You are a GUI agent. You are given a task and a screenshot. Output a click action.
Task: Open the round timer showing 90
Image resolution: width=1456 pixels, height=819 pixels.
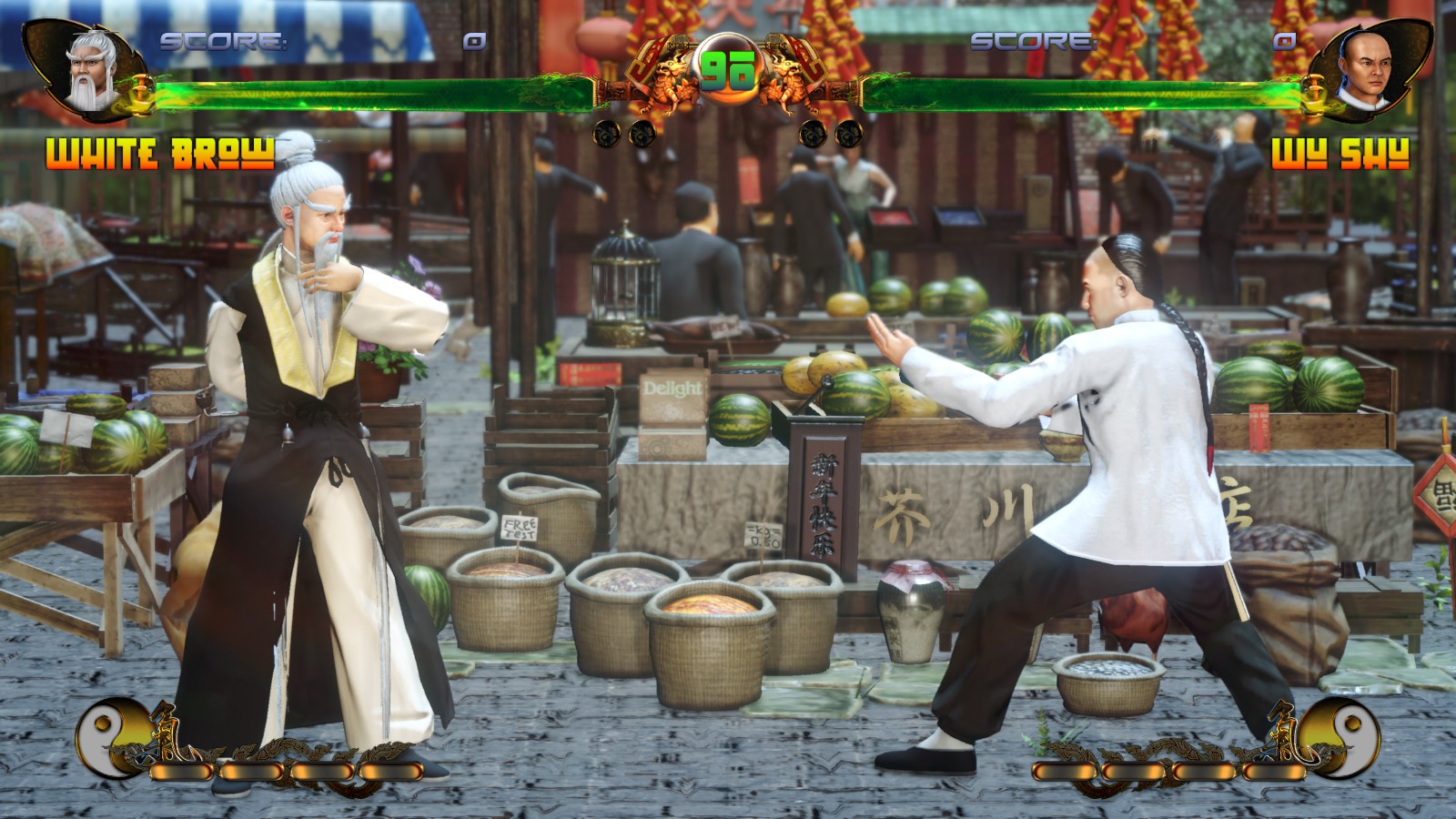(728, 68)
